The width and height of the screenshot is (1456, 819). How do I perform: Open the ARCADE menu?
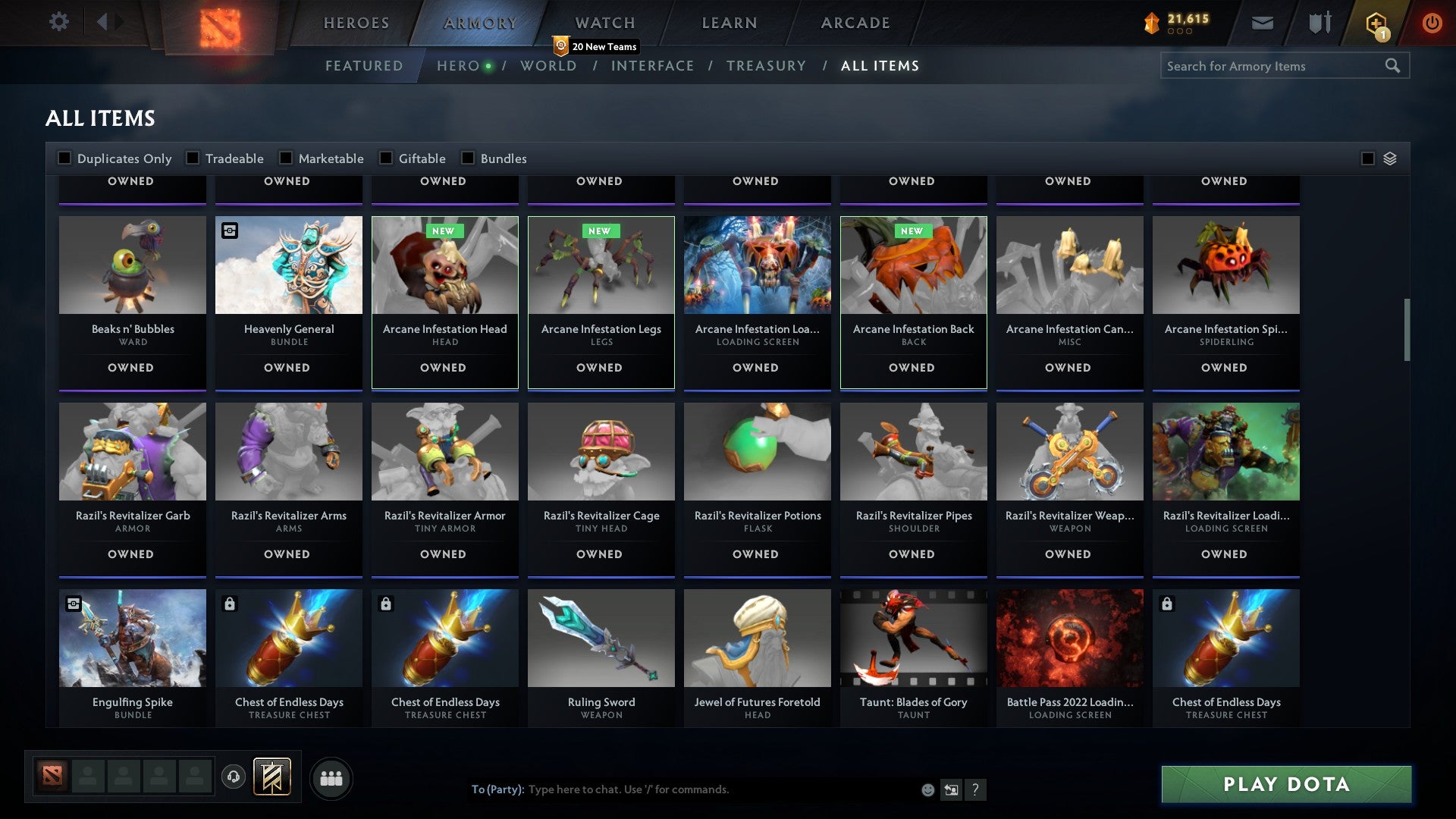point(855,23)
